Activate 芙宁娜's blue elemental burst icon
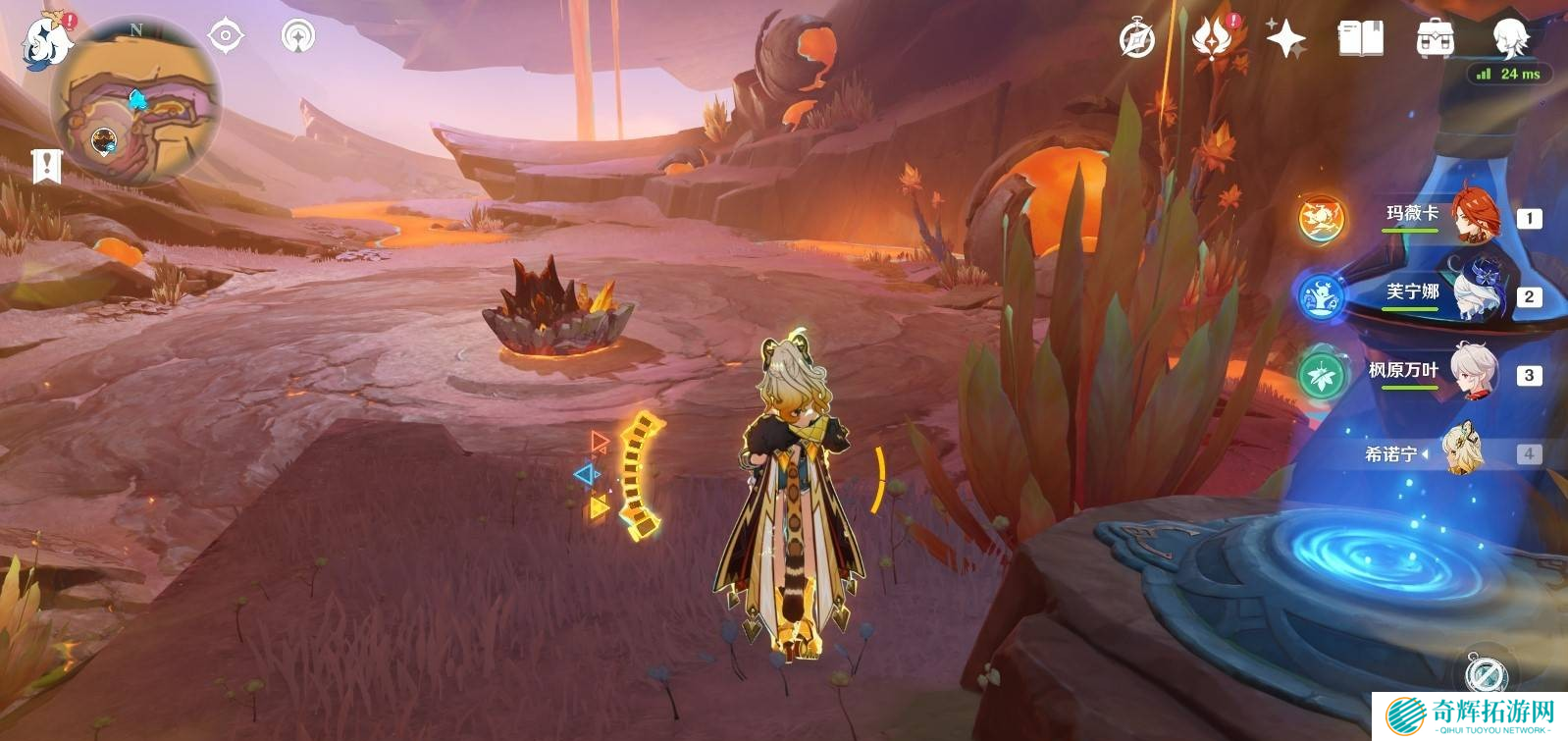The height and width of the screenshot is (741, 1568). pos(1321,296)
